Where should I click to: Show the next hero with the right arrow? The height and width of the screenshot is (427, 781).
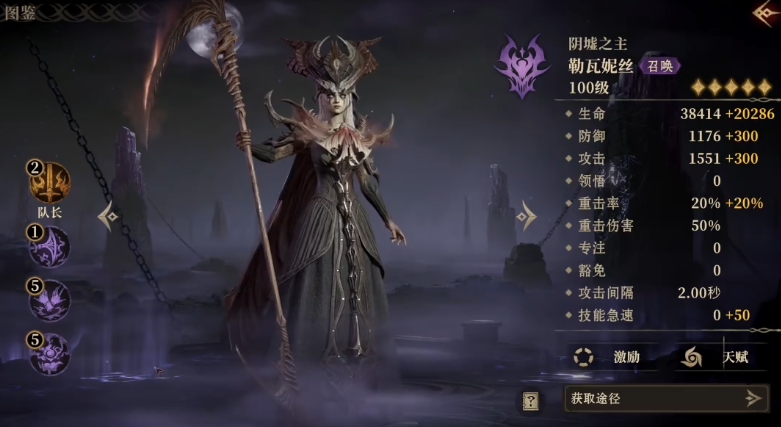(526, 213)
